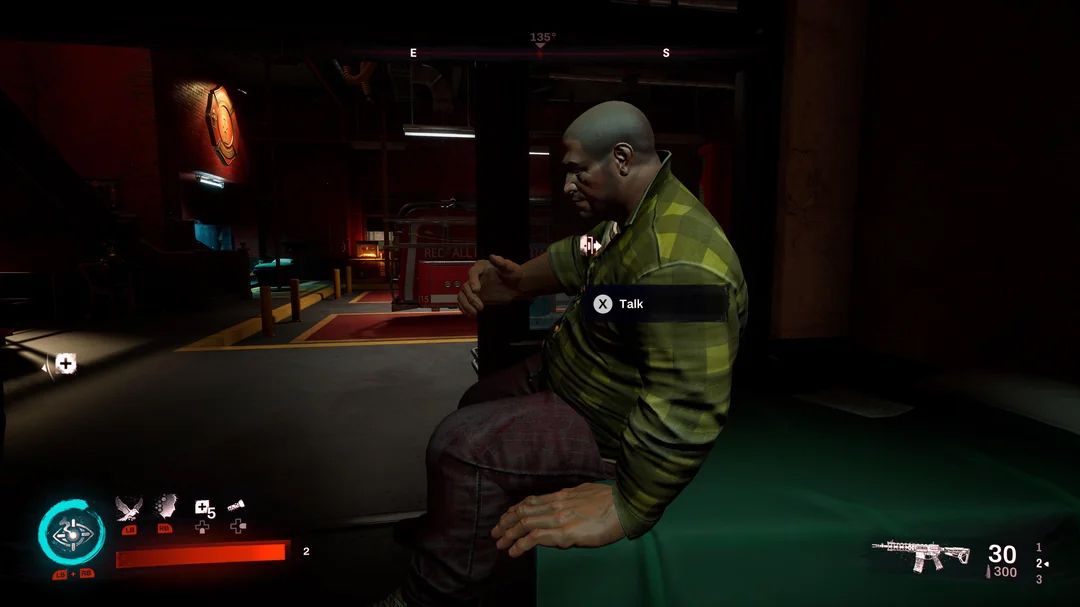Toggle the flashlight icon

(x=237, y=507)
